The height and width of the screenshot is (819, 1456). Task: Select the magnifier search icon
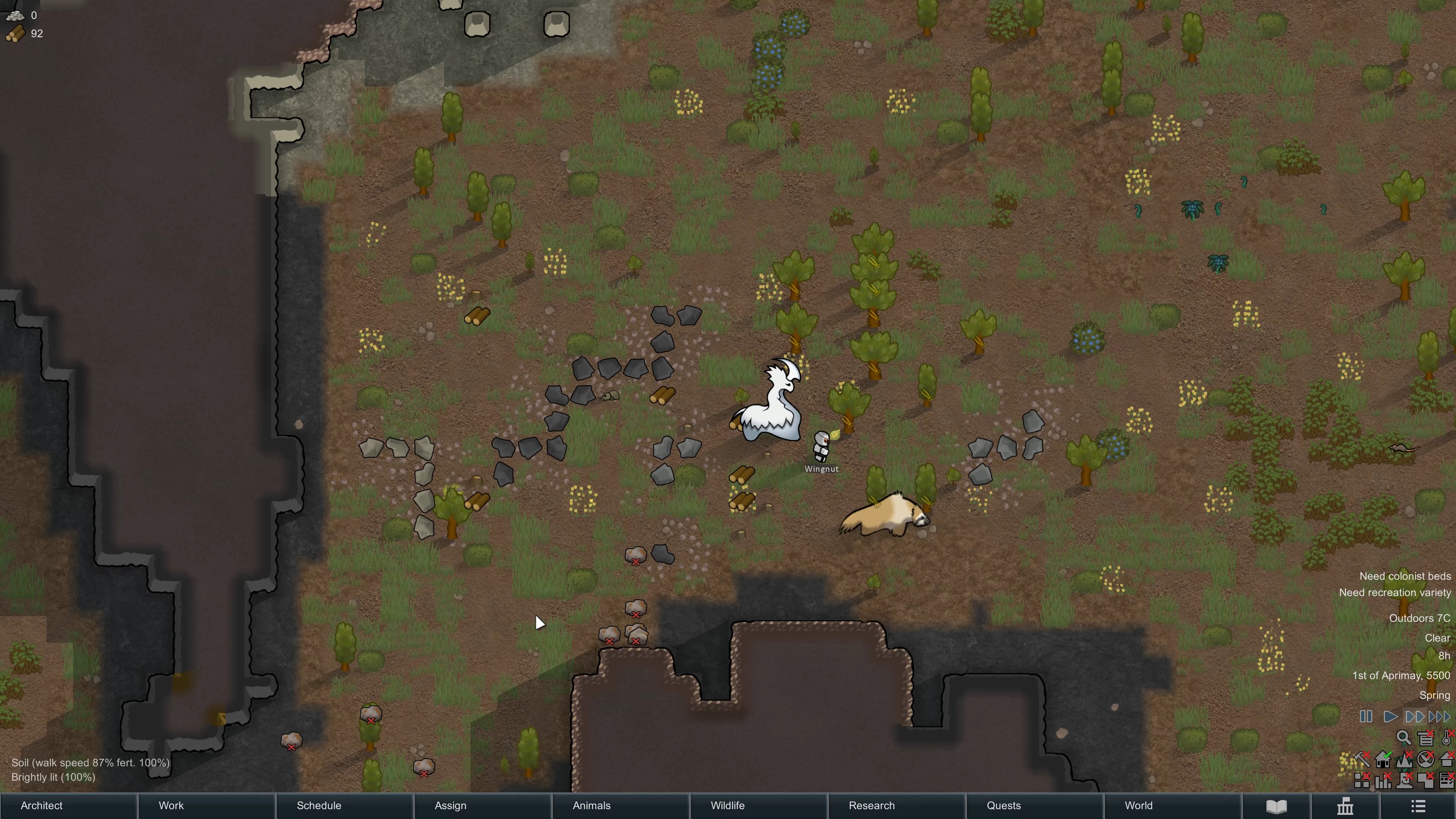[1404, 737]
